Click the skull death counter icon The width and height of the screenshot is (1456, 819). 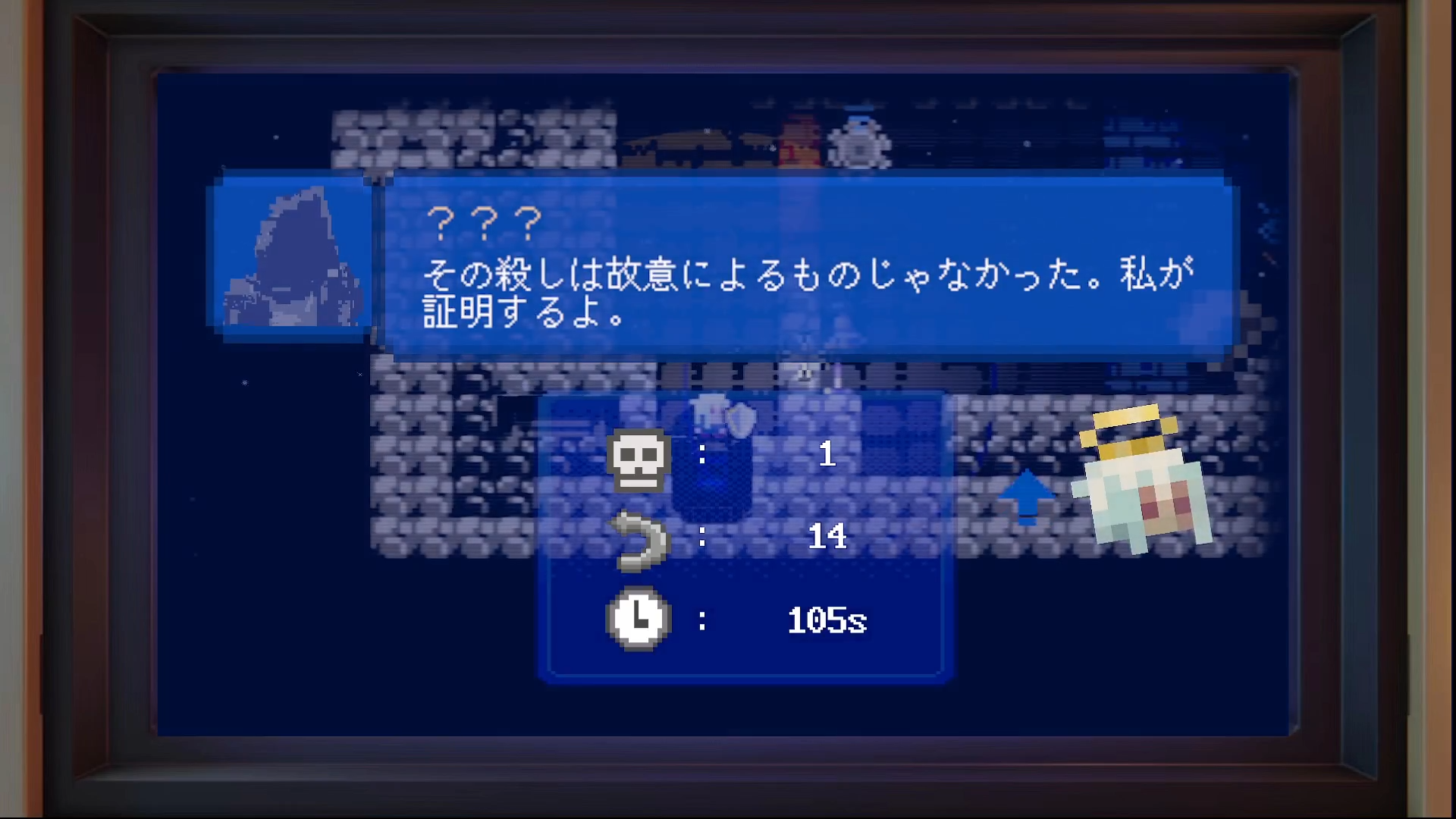click(x=639, y=461)
